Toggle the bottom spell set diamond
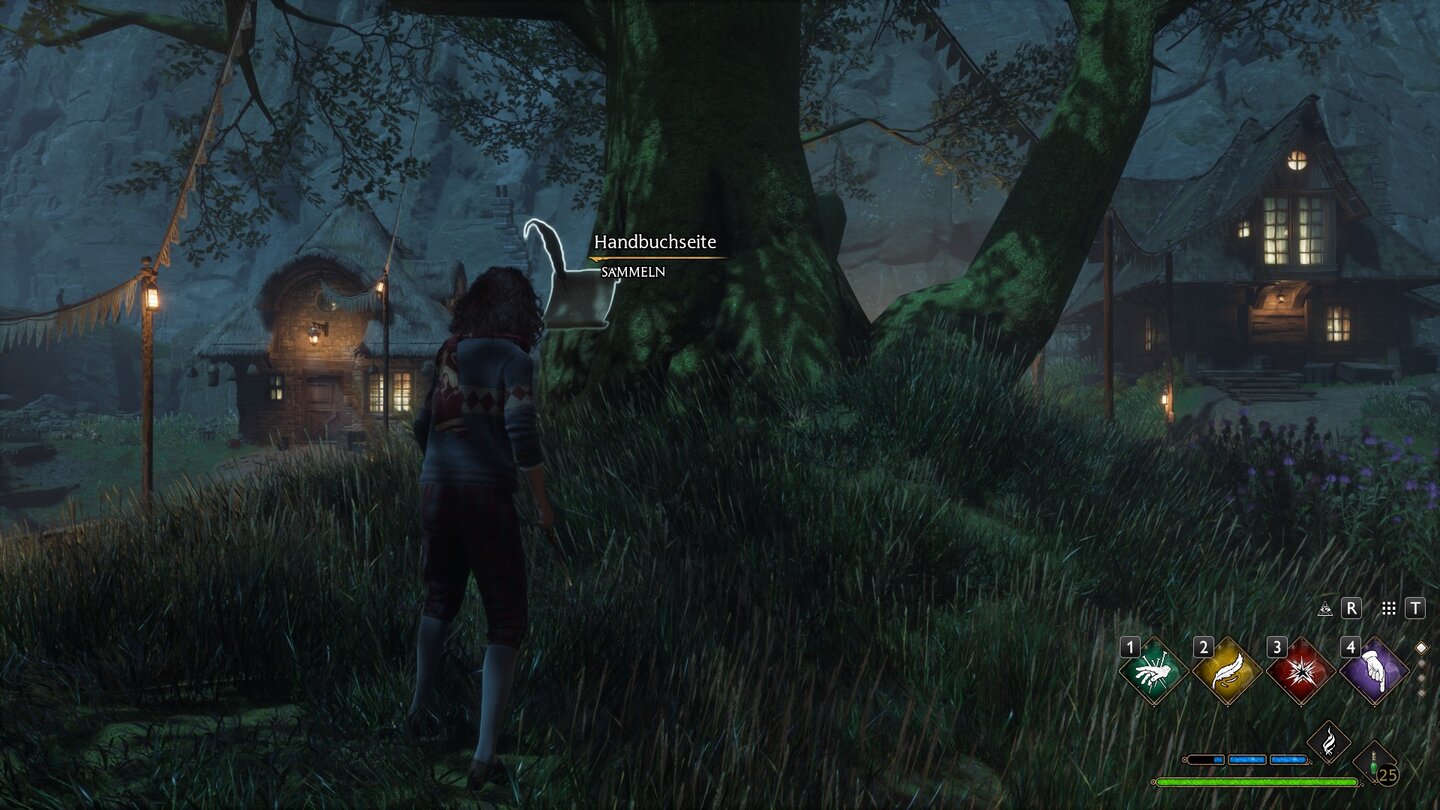The width and height of the screenshot is (1440, 810). pos(1422,690)
